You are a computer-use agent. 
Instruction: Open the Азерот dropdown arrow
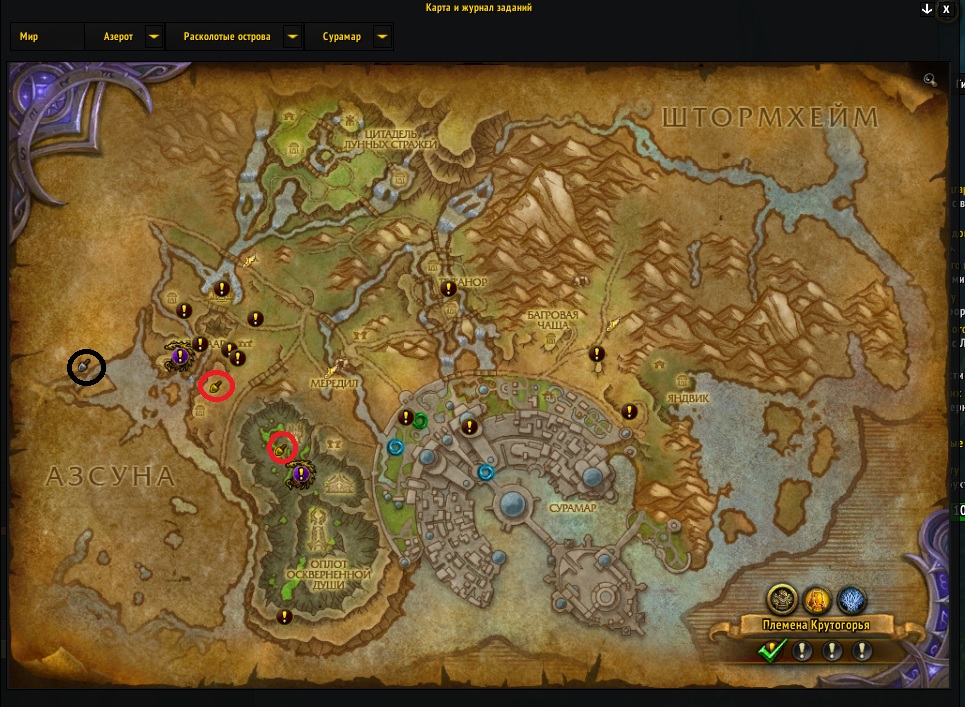point(153,37)
